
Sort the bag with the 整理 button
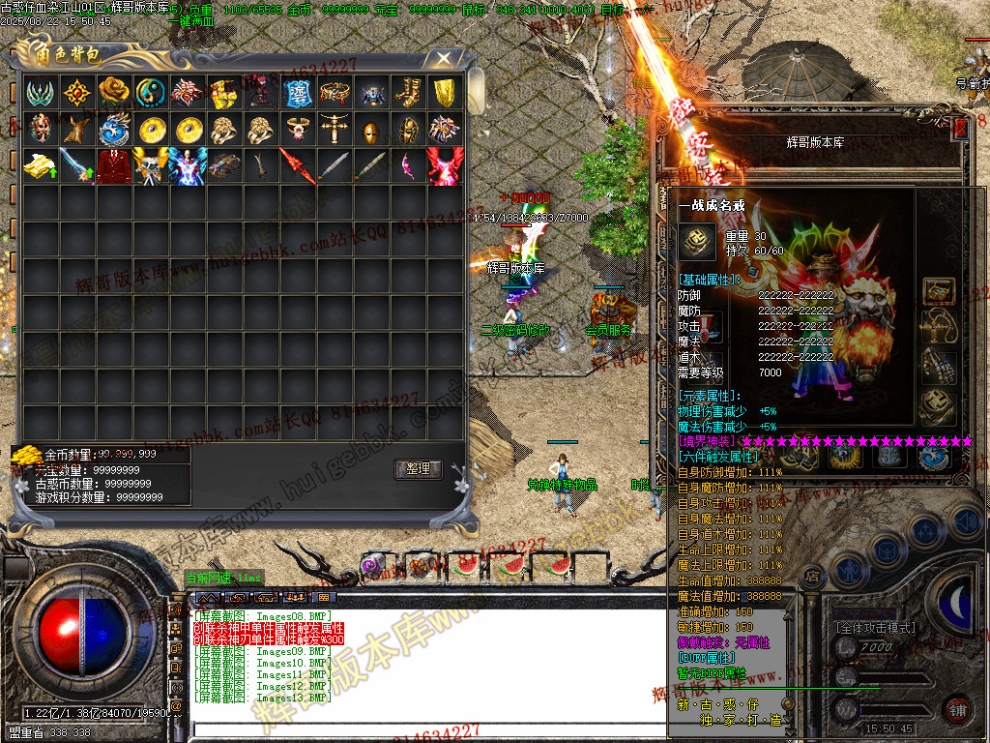pyautogui.click(x=418, y=468)
